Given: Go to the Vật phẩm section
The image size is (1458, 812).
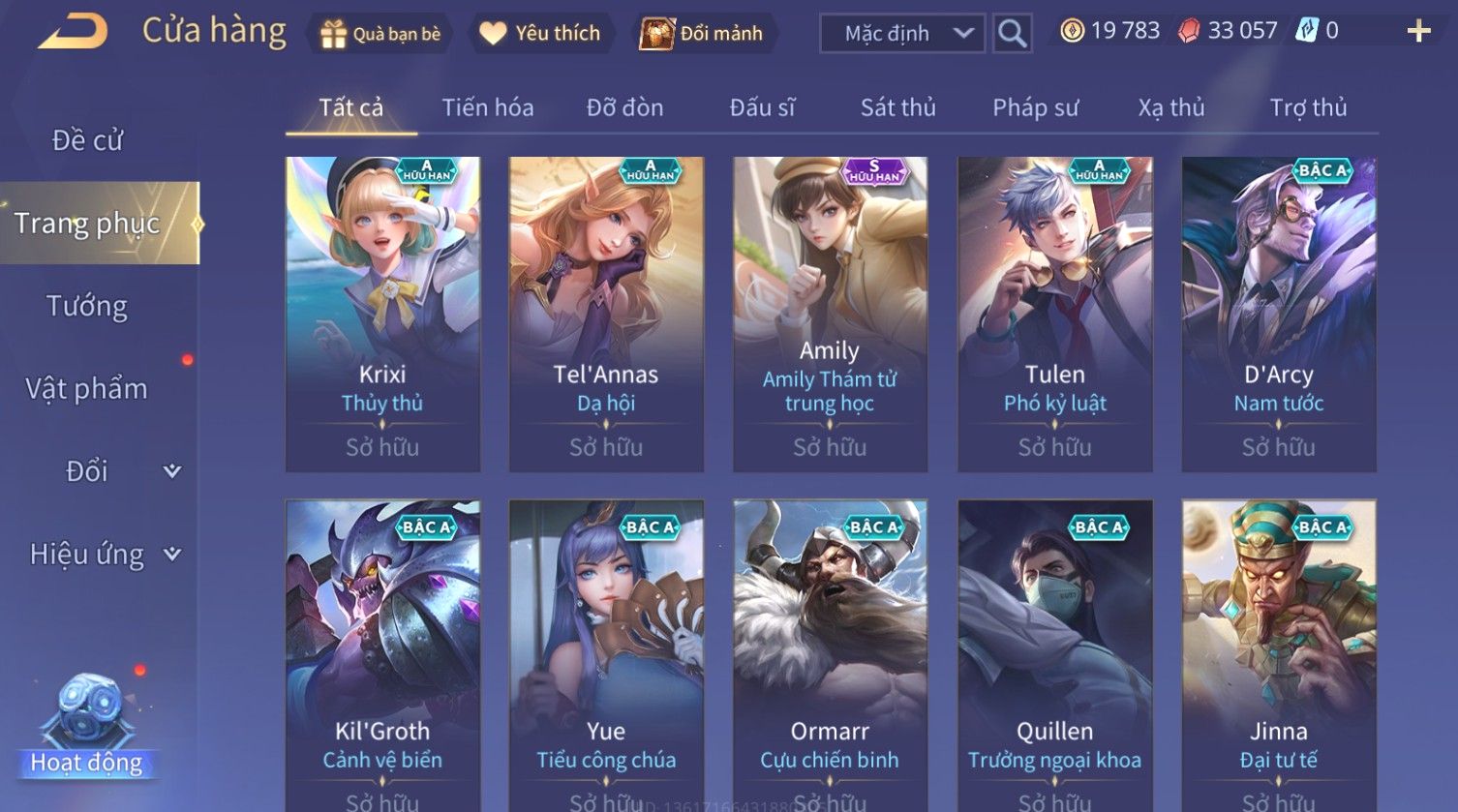Looking at the screenshot, I should coord(87,389).
